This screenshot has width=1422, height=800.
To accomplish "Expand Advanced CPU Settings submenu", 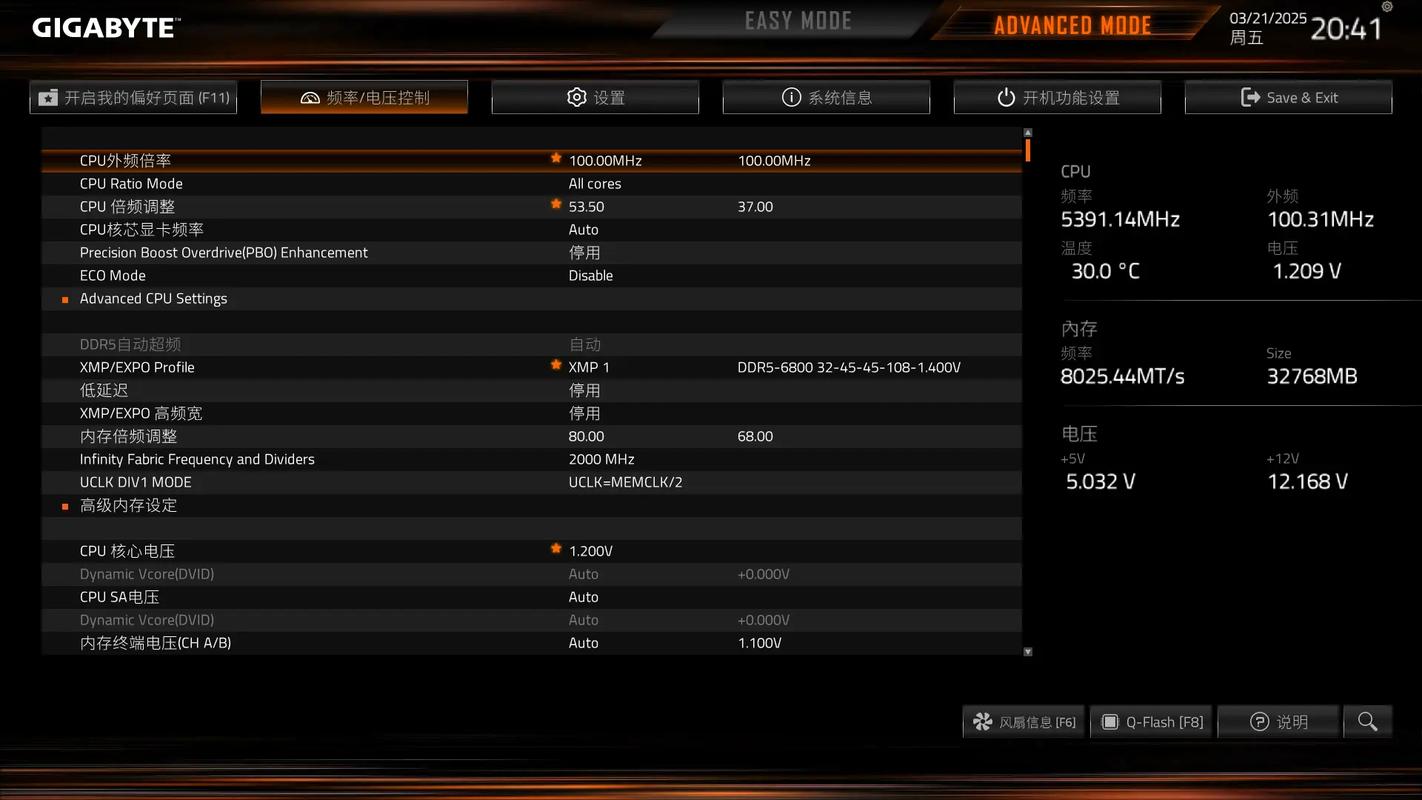I will [x=153, y=298].
